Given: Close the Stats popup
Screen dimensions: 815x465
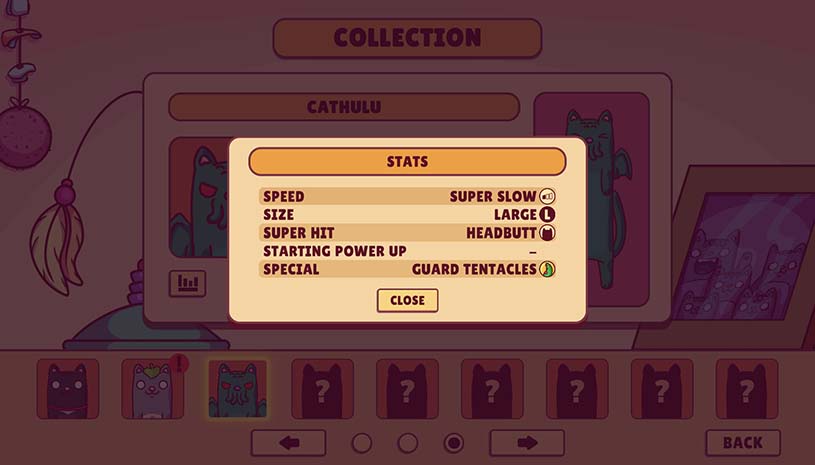Looking at the screenshot, I should tap(407, 300).
